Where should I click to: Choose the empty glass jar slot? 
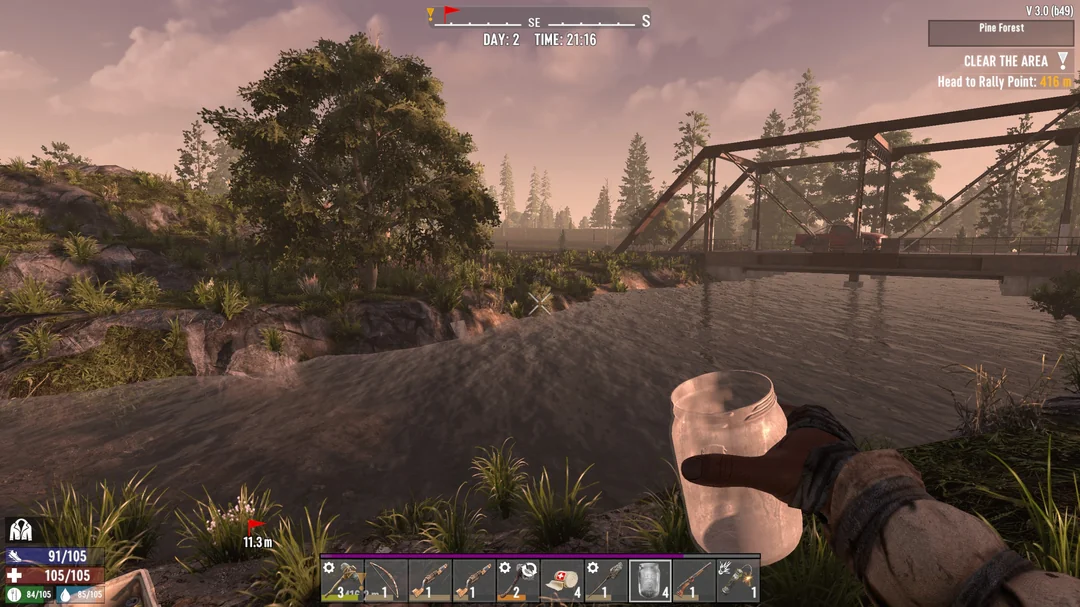click(650, 580)
